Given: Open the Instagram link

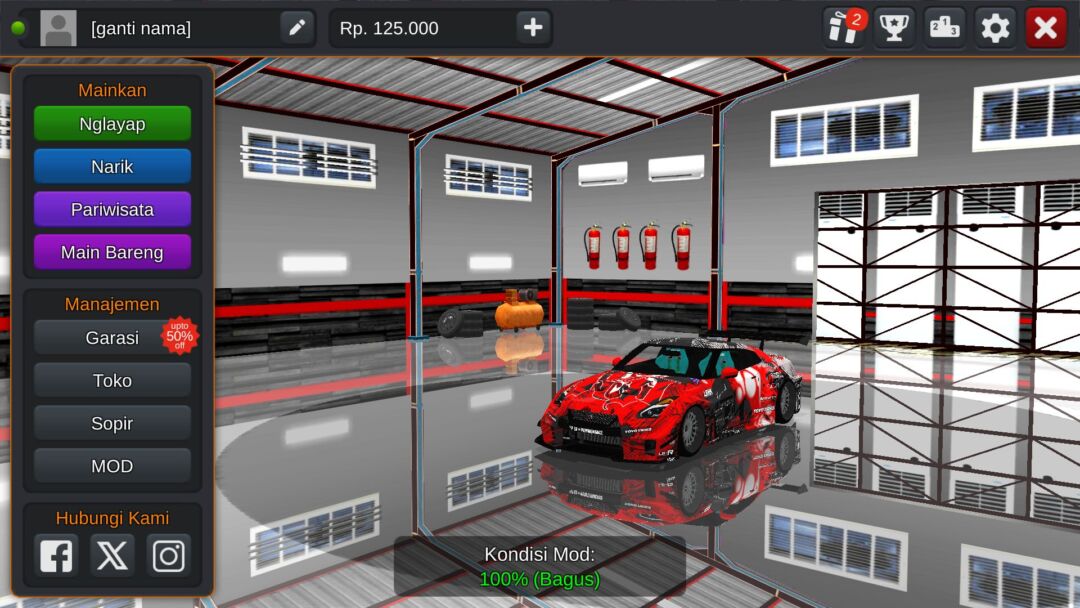Looking at the screenshot, I should [168, 555].
